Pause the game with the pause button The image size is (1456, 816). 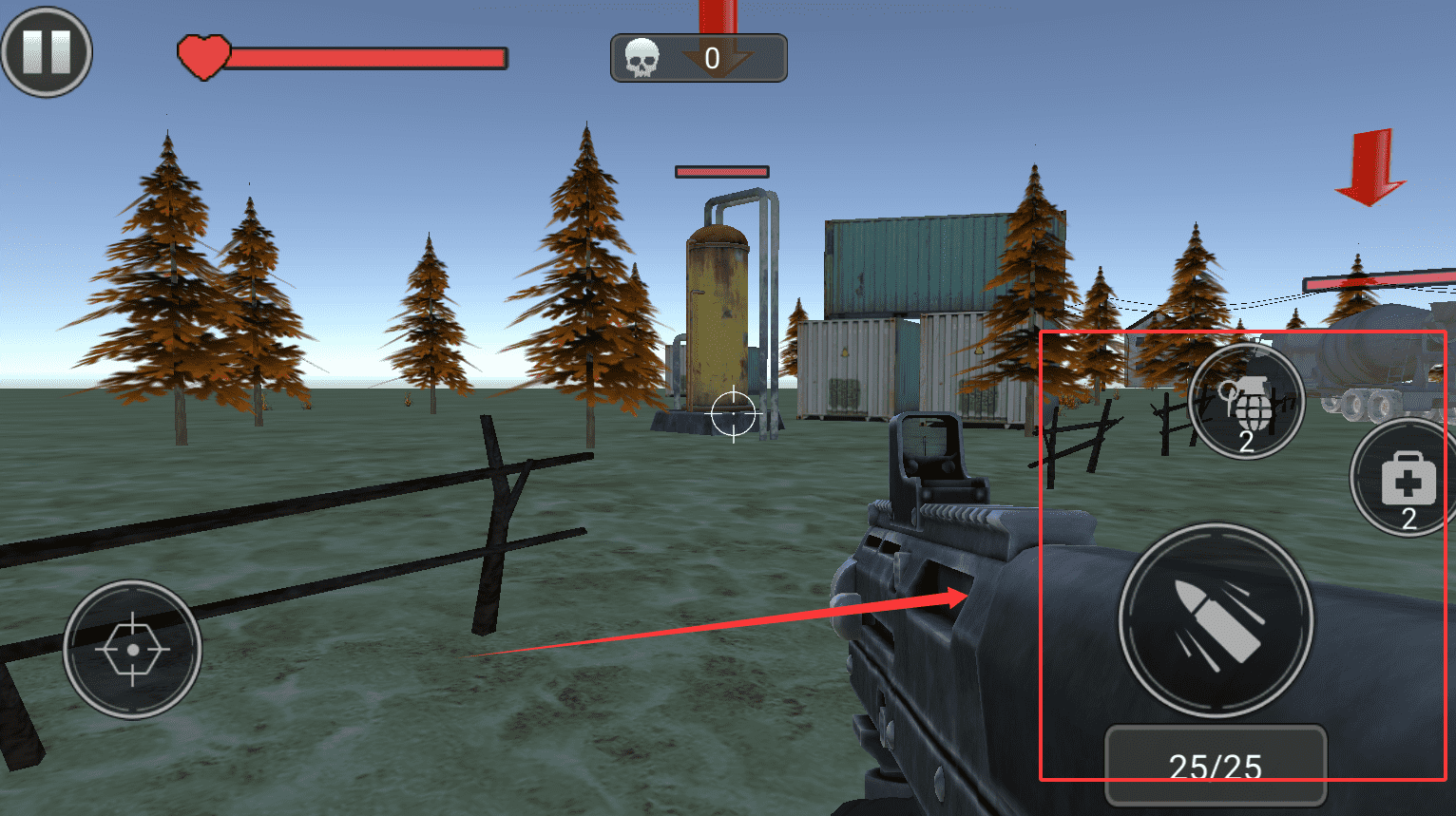click(x=47, y=51)
